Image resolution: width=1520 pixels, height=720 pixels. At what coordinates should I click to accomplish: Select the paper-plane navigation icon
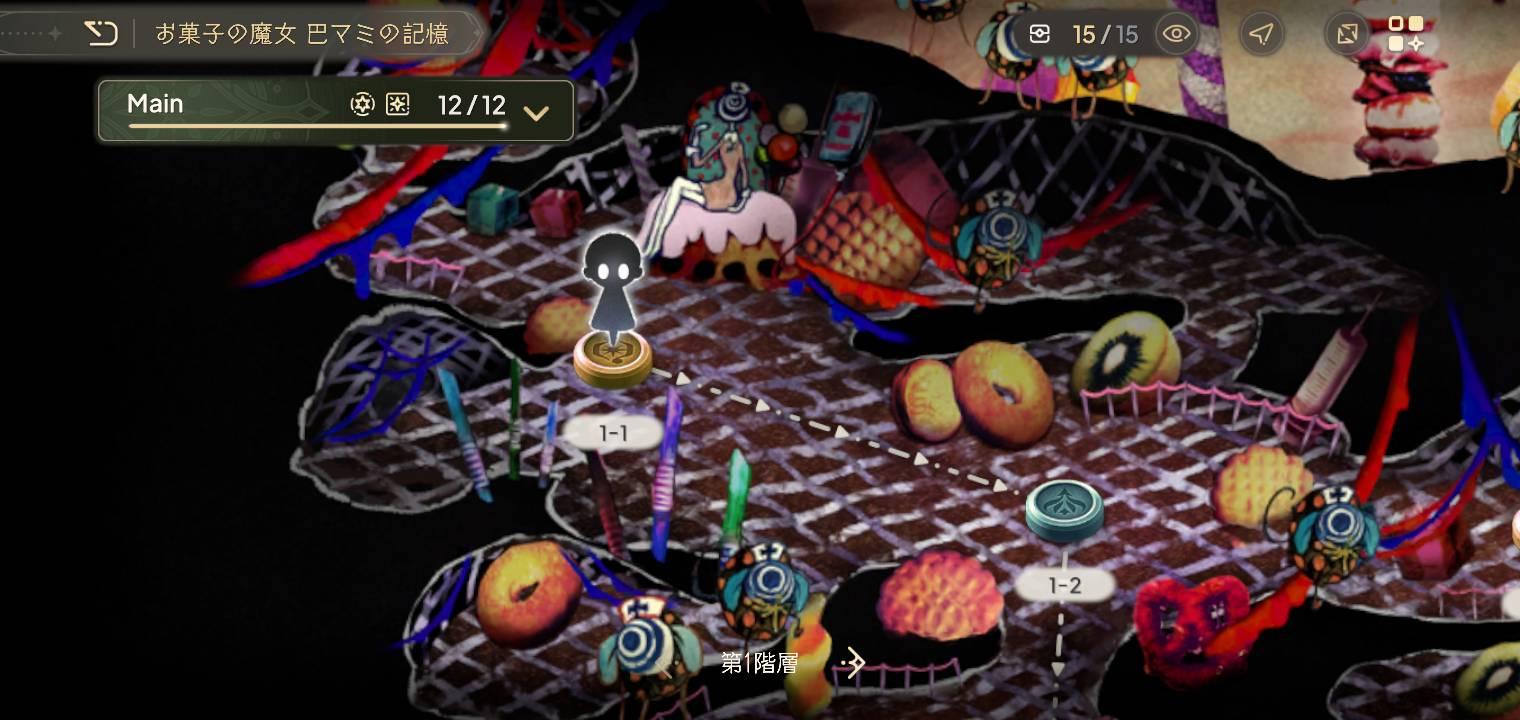point(1261,33)
